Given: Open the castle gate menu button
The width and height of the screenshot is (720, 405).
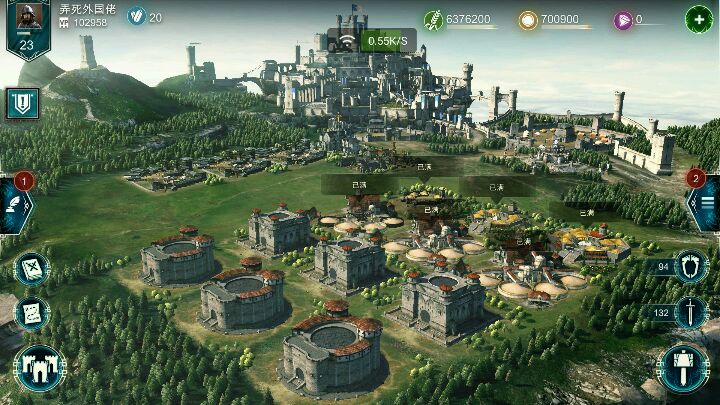Looking at the screenshot, I should pos(39,367).
